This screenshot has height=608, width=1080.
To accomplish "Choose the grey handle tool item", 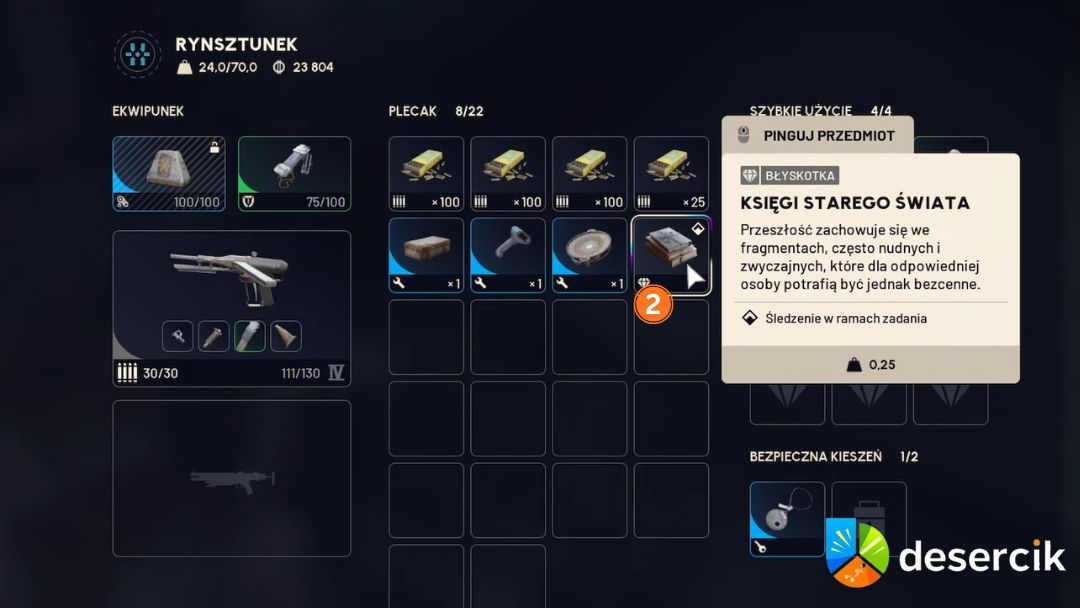I will 508,255.
